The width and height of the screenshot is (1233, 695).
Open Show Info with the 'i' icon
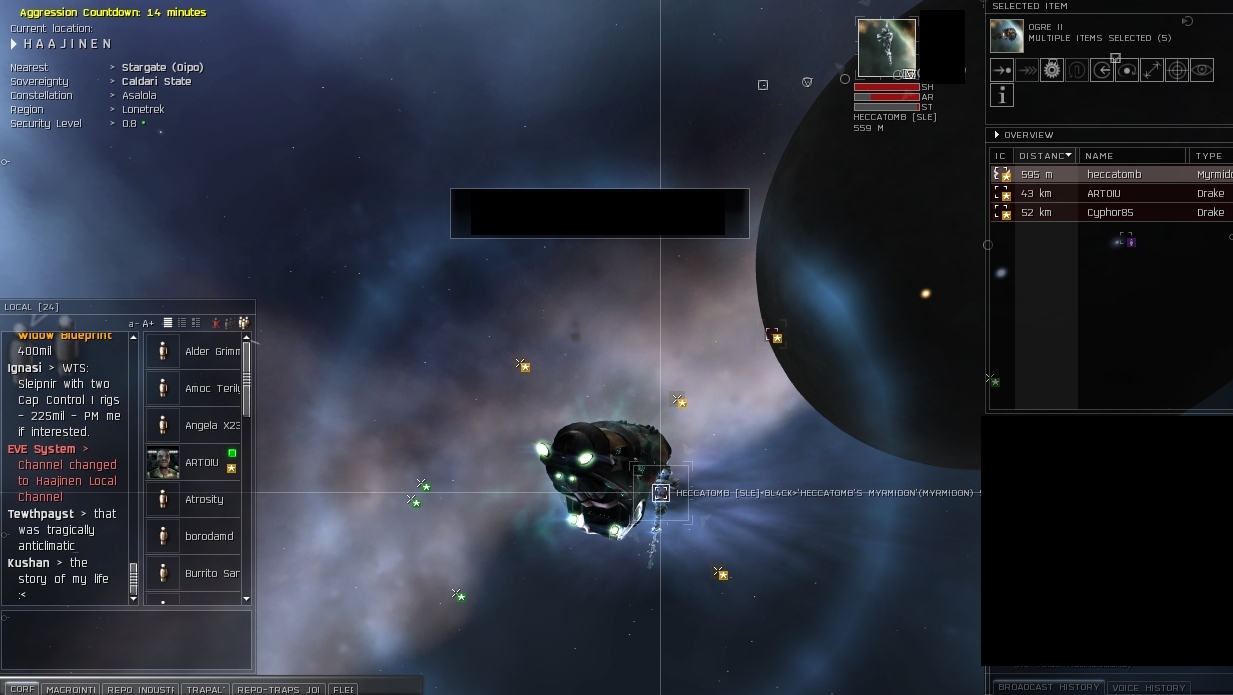pos(1002,95)
